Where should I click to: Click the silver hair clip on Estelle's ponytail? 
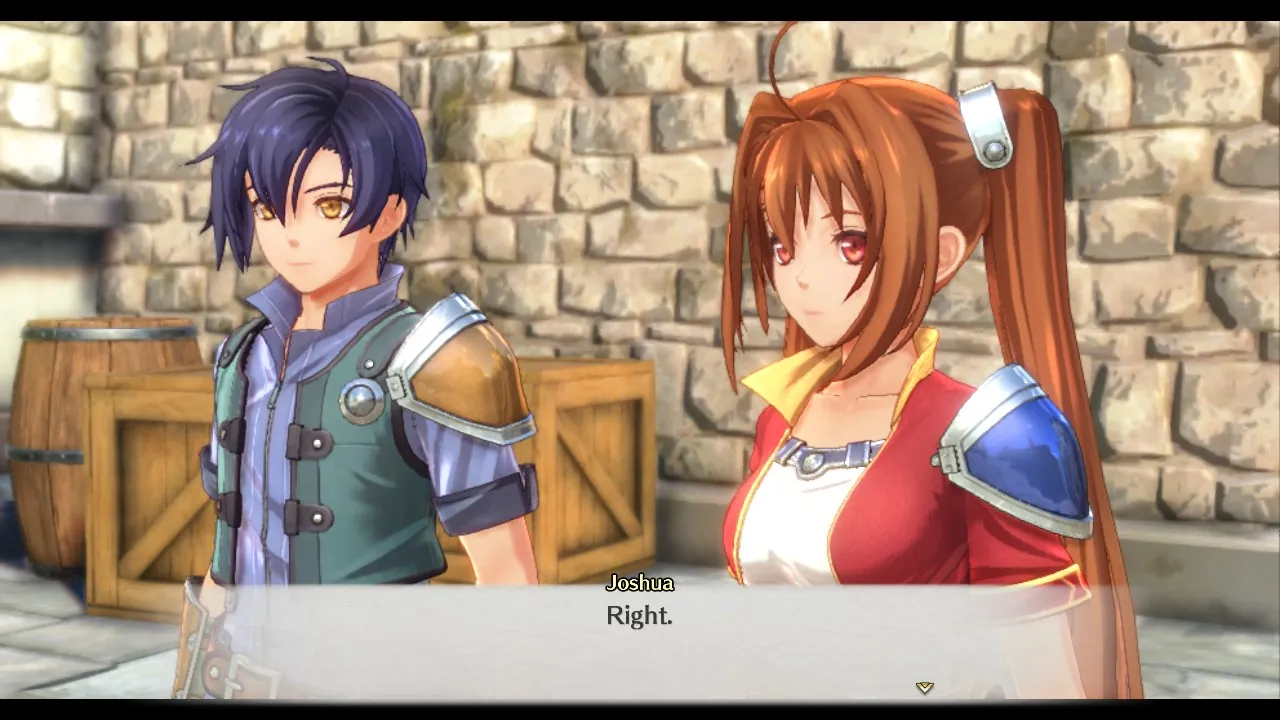pyautogui.click(x=986, y=124)
